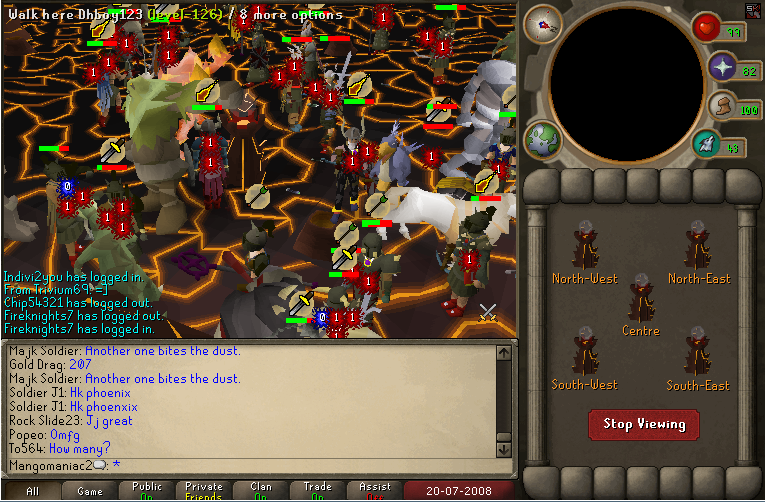The image size is (765, 502).
Task: Switch view to the North-East orb
Action: [x=698, y=250]
